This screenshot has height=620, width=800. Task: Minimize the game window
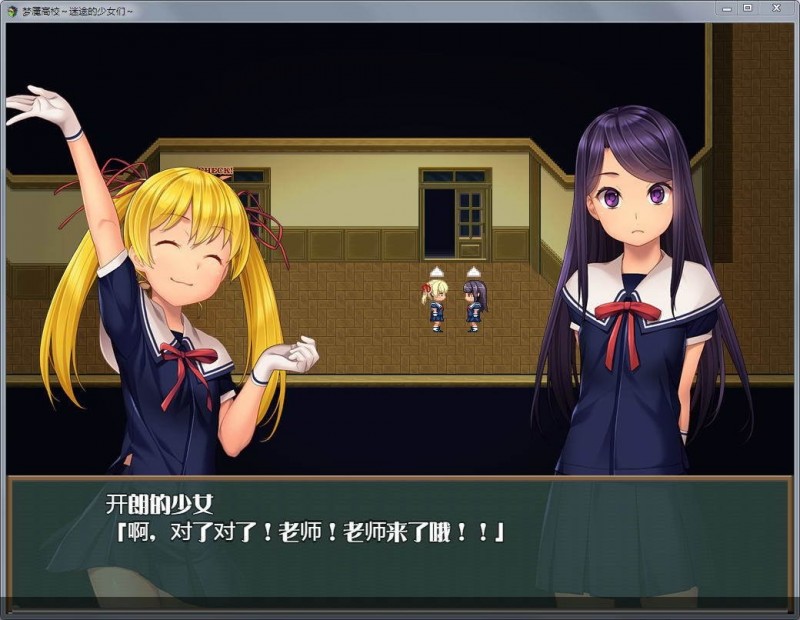pyautogui.click(x=728, y=9)
